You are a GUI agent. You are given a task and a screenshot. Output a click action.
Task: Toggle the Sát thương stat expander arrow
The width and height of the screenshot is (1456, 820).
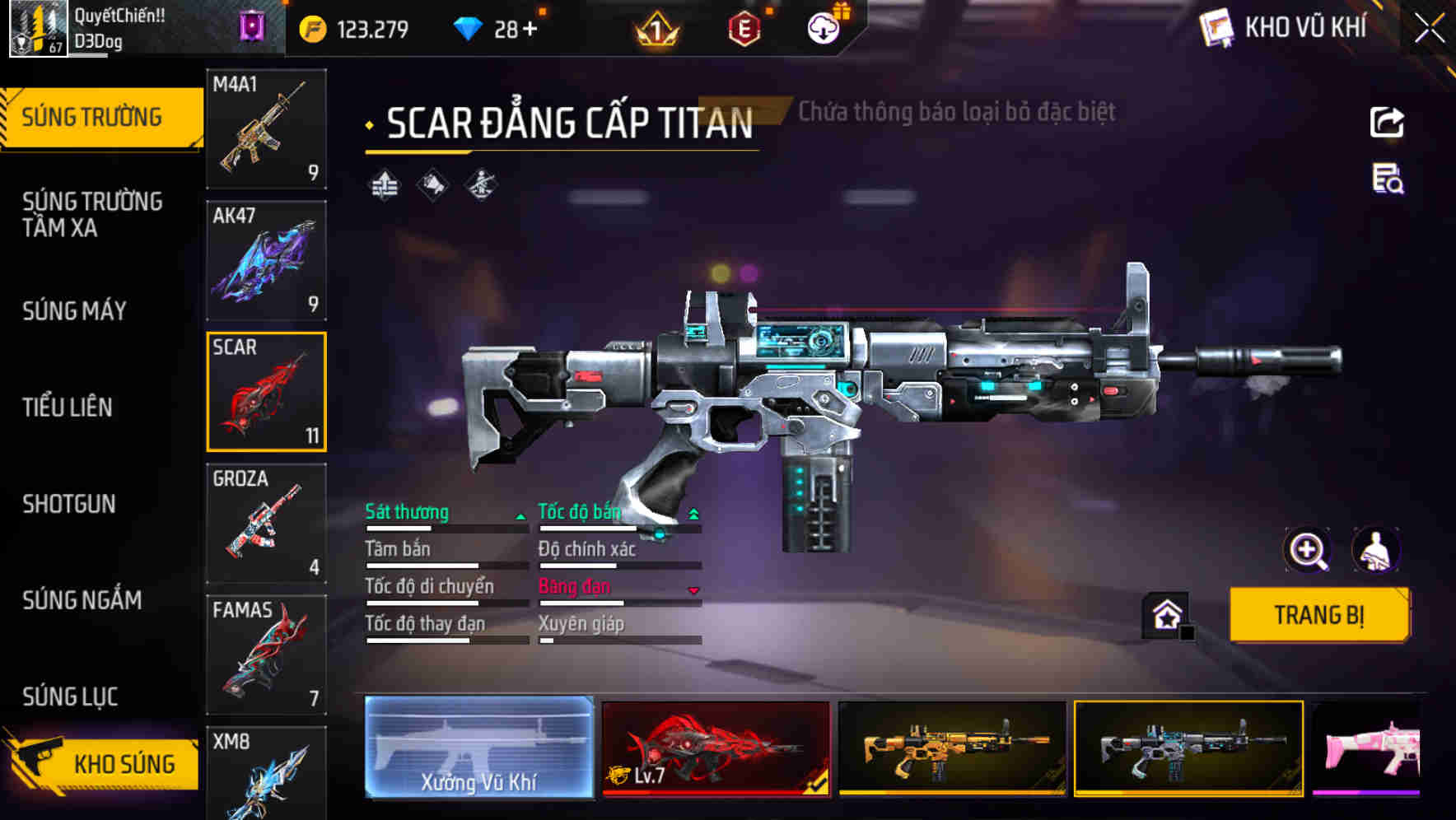[x=520, y=517]
